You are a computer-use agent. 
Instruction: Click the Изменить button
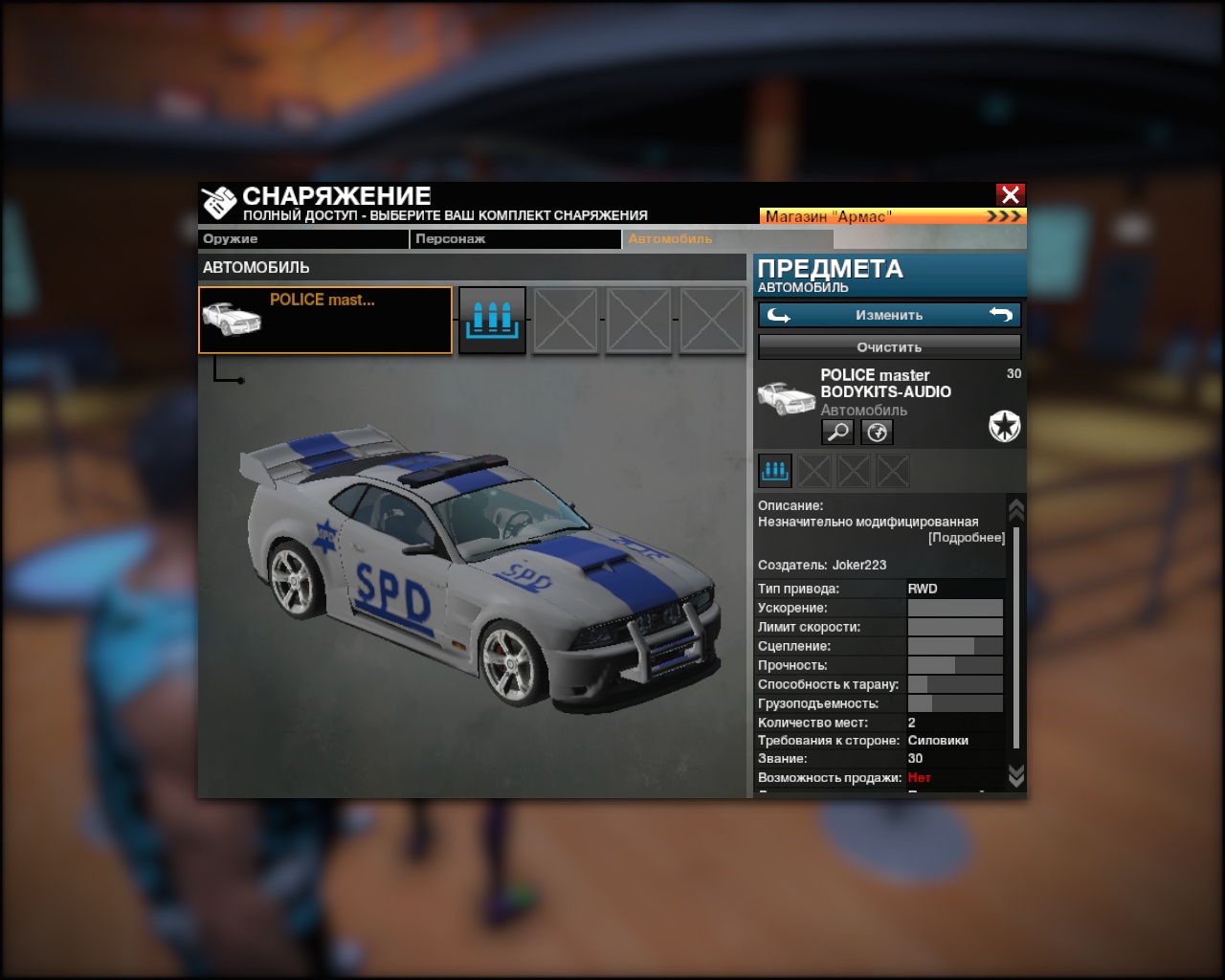[x=889, y=315]
